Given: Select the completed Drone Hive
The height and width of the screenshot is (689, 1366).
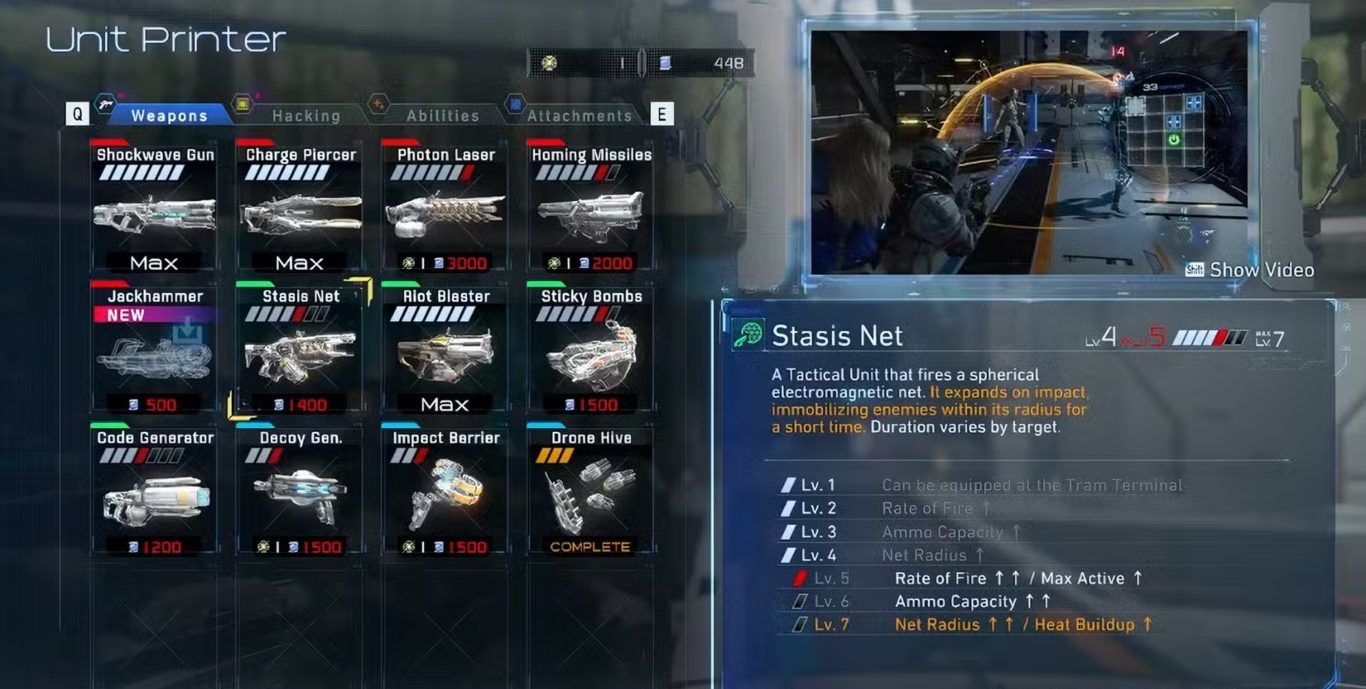Looking at the screenshot, I should pos(590,492).
